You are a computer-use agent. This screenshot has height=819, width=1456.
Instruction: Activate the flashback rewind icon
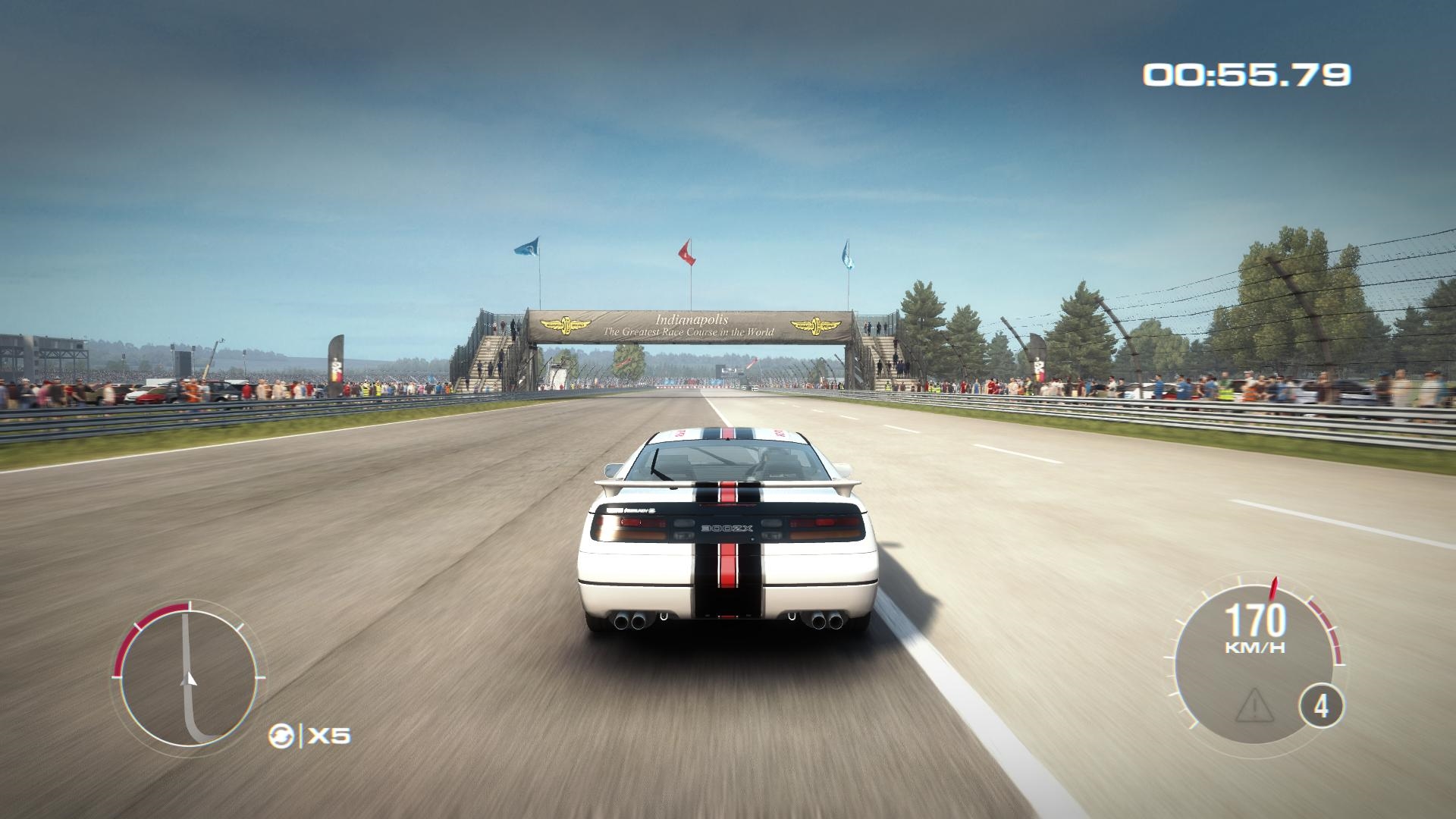pyautogui.click(x=279, y=735)
